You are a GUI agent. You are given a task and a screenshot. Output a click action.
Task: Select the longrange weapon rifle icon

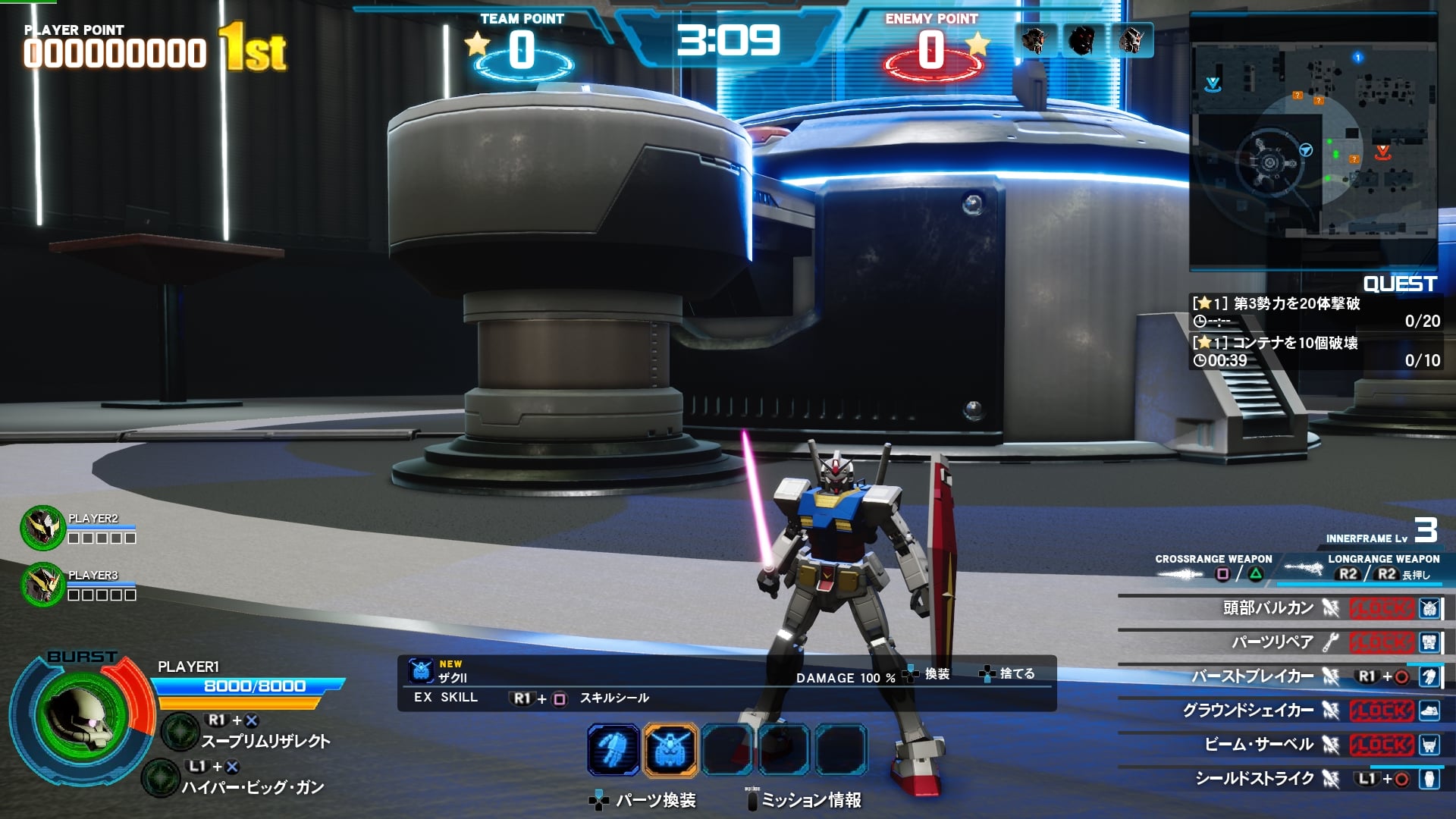pos(1303,569)
